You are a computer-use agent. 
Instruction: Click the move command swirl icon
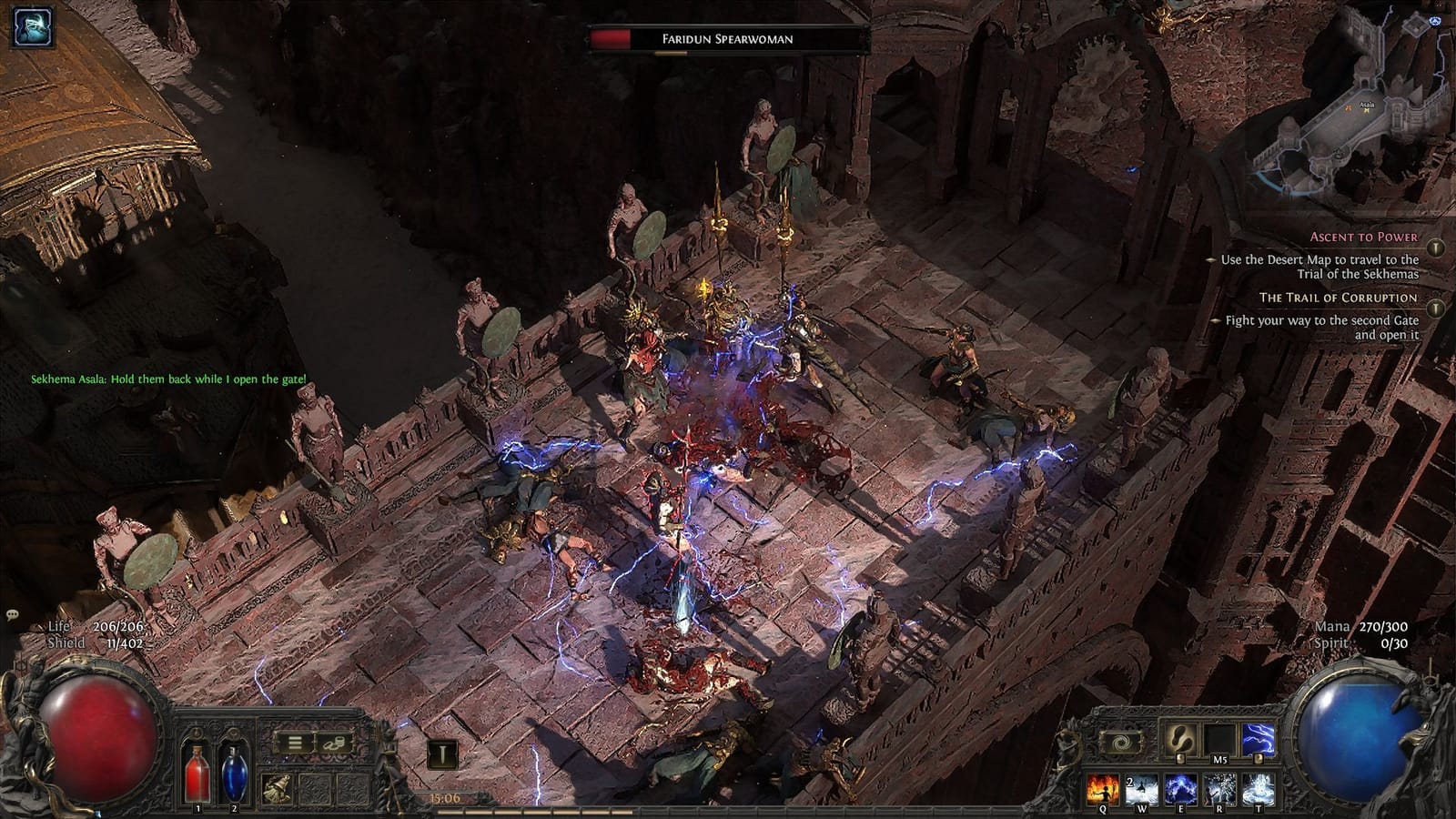pyautogui.click(x=1121, y=741)
